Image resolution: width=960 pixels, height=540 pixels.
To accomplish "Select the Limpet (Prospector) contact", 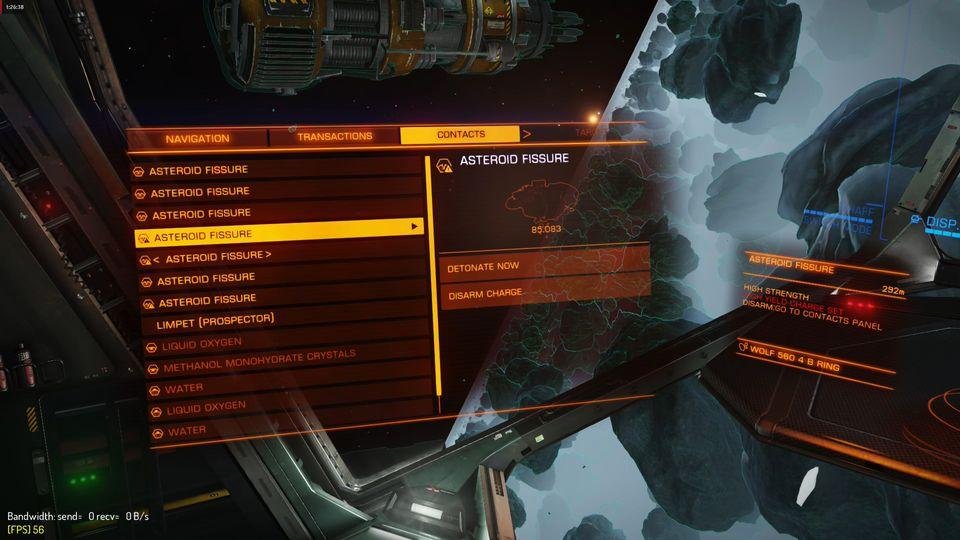I will click(215, 321).
